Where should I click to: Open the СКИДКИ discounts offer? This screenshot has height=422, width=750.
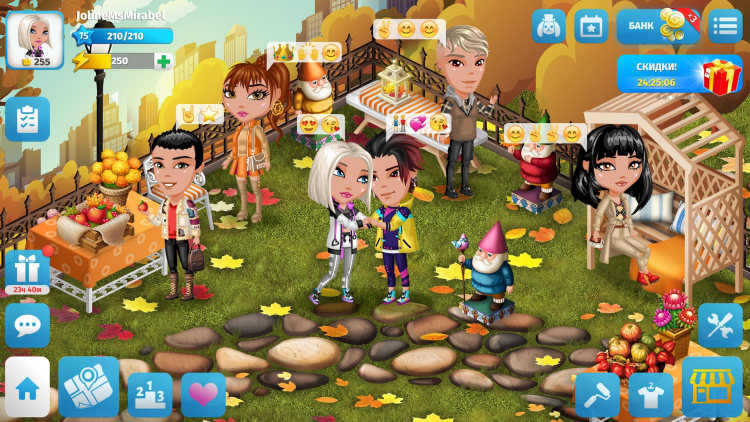click(x=679, y=73)
